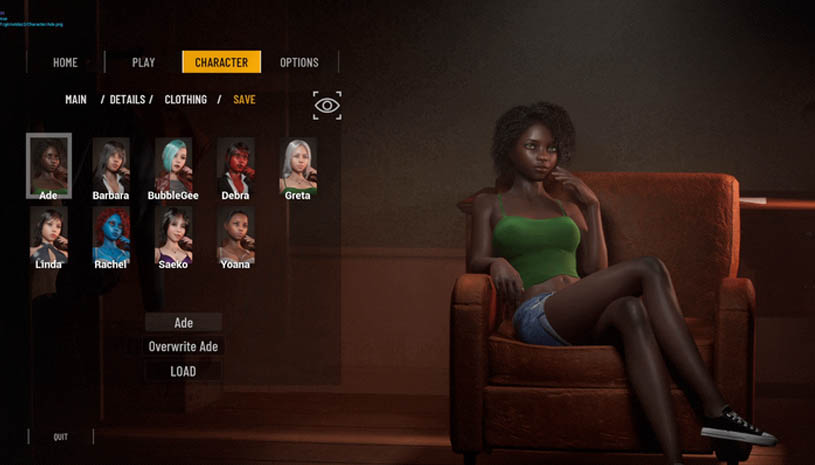Open the OPTIONS tab

[299, 62]
